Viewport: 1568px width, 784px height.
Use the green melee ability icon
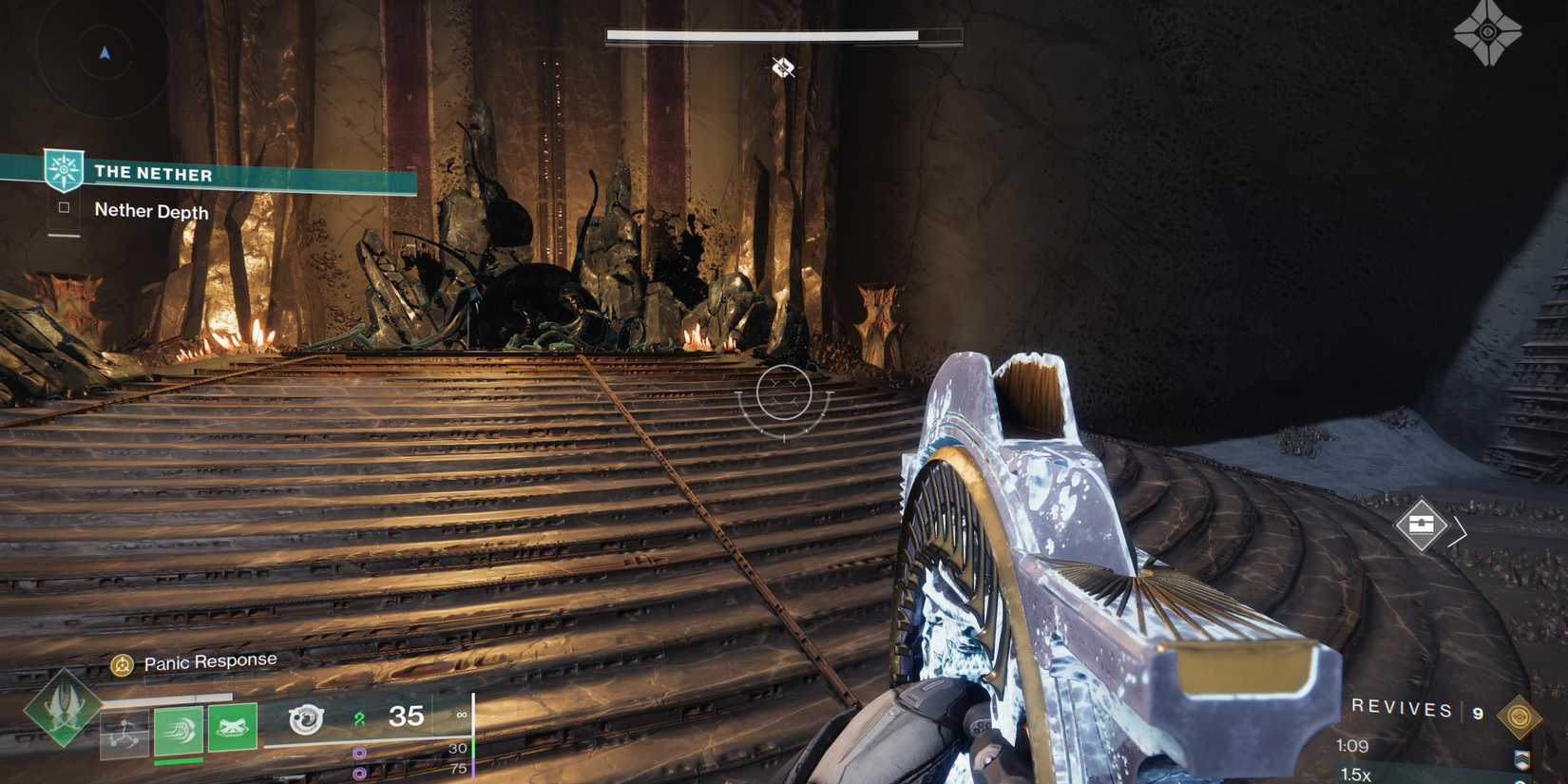(179, 731)
